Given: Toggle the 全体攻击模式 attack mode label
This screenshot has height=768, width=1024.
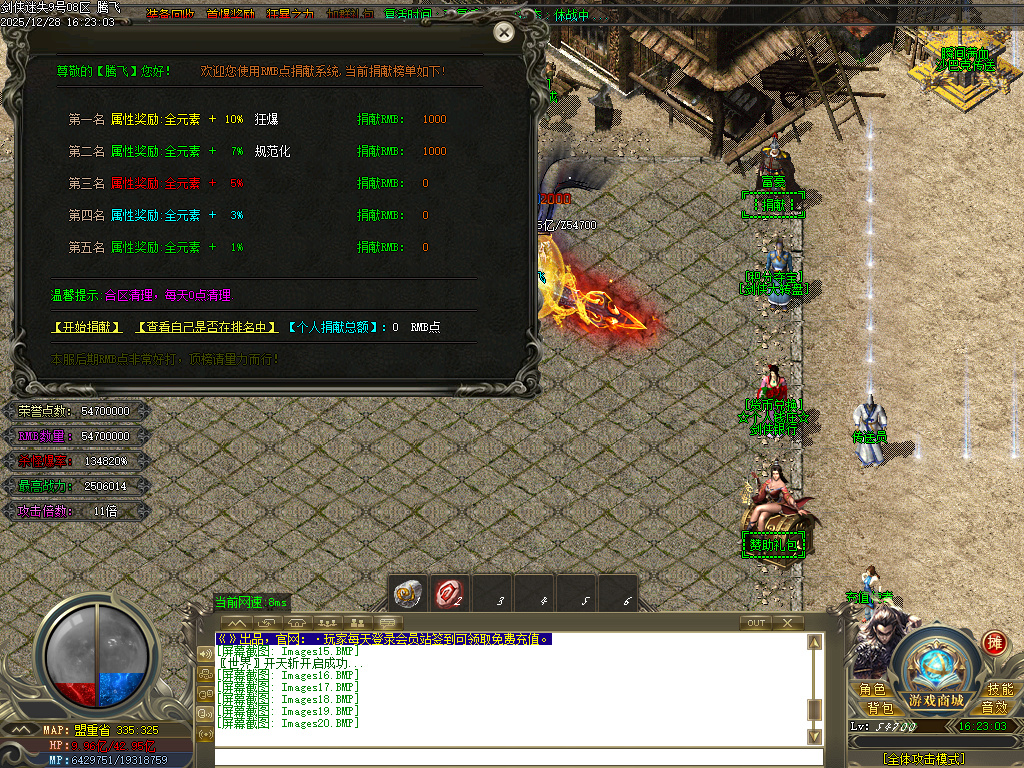Looking at the screenshot, I should tap(924, 759).
